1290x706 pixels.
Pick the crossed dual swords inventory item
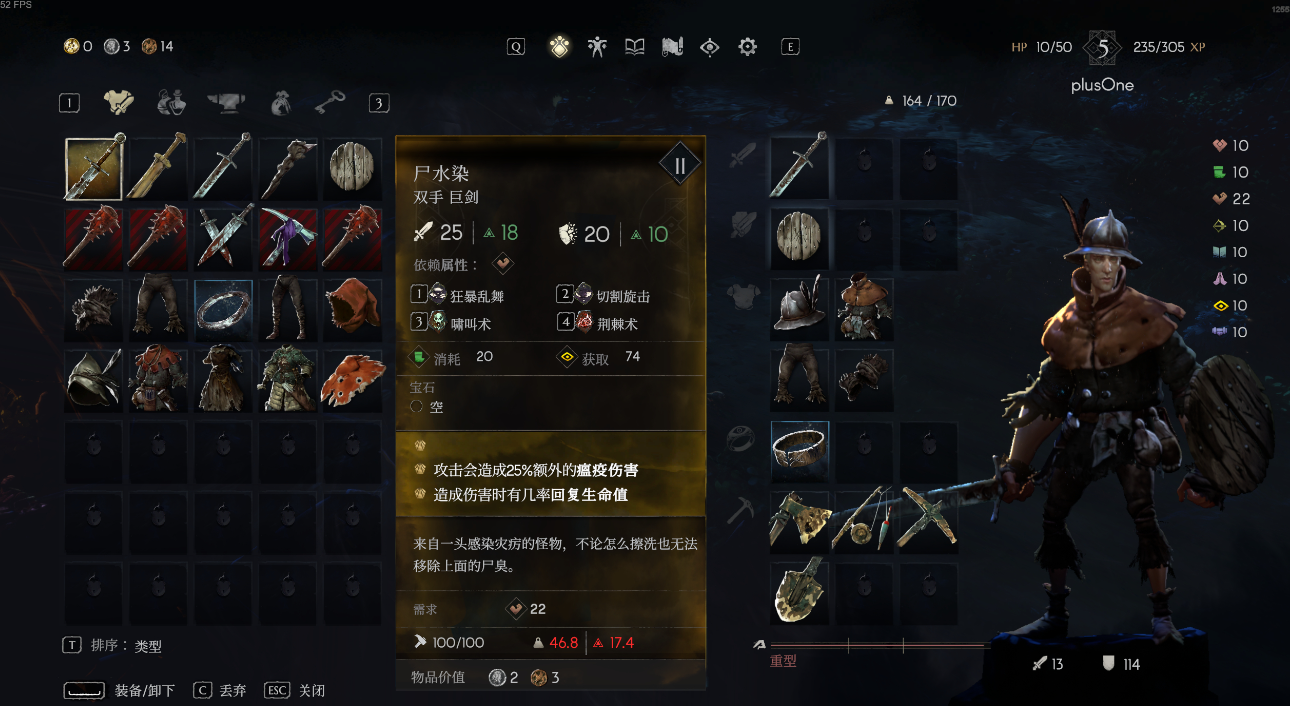pyautogui.click(x=223, y=238)
